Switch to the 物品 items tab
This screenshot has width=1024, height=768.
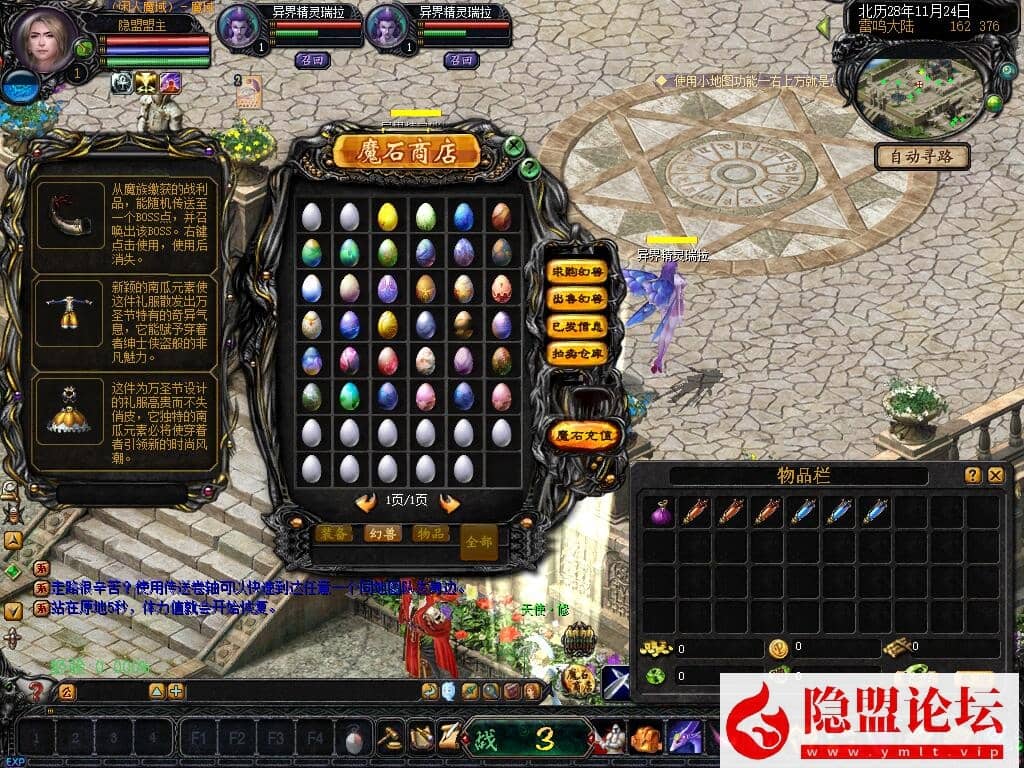pyautogui.click(x=431, y=533)
